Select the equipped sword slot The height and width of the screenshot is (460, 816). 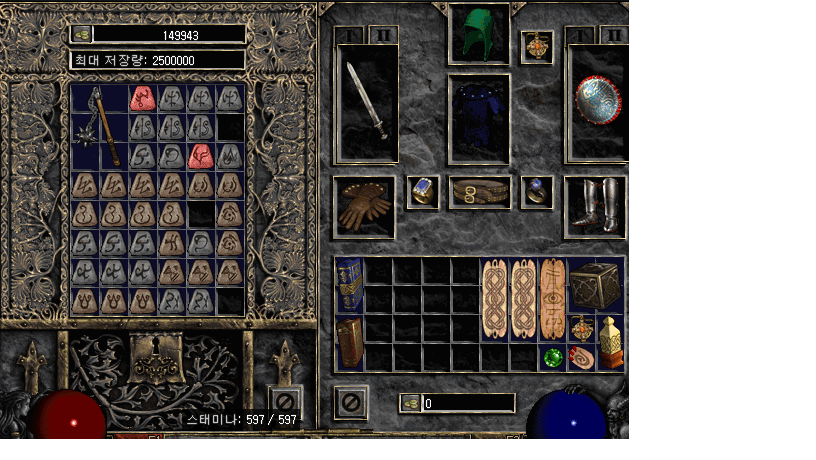pos(366,102)
